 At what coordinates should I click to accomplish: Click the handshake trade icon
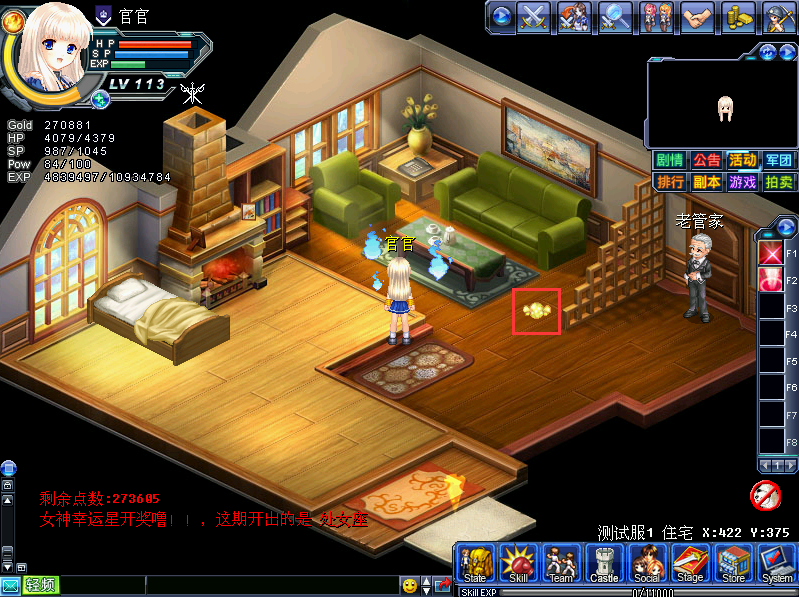coord(697,16)
